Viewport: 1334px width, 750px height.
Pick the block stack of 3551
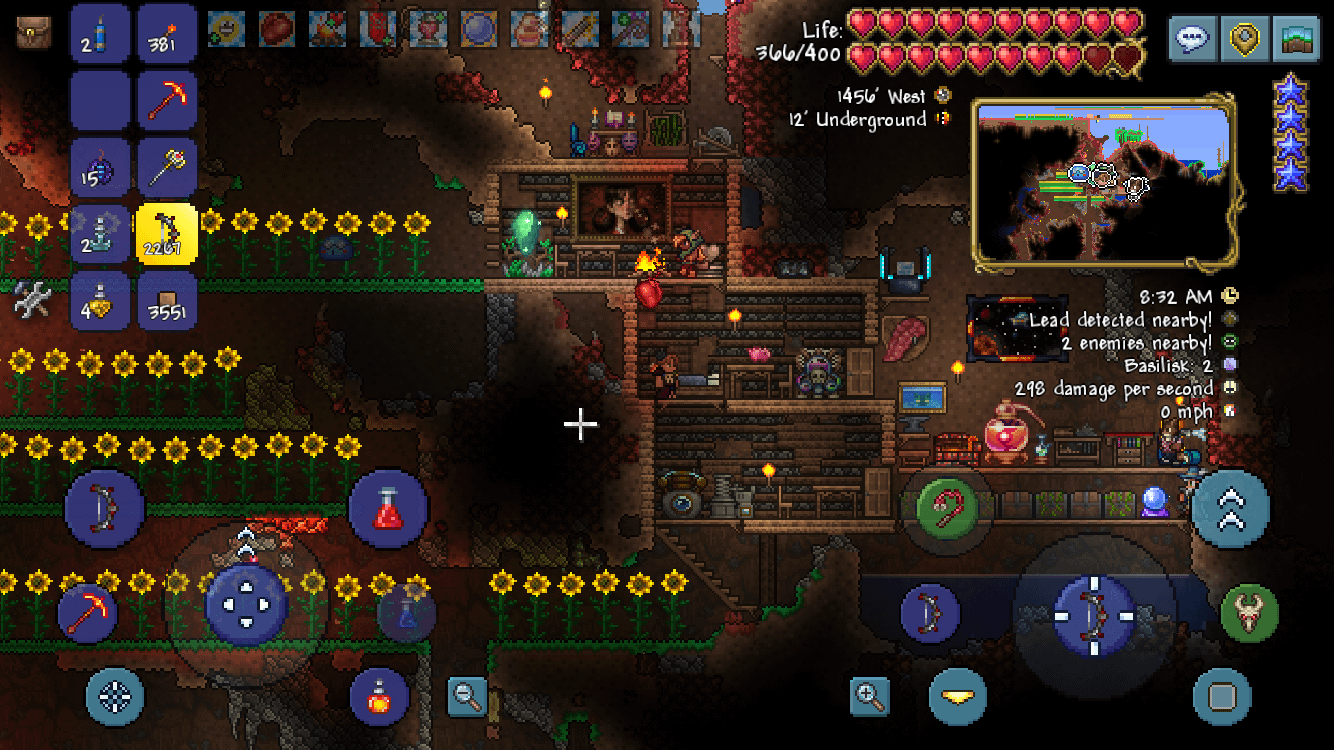[x=167, y=300]
